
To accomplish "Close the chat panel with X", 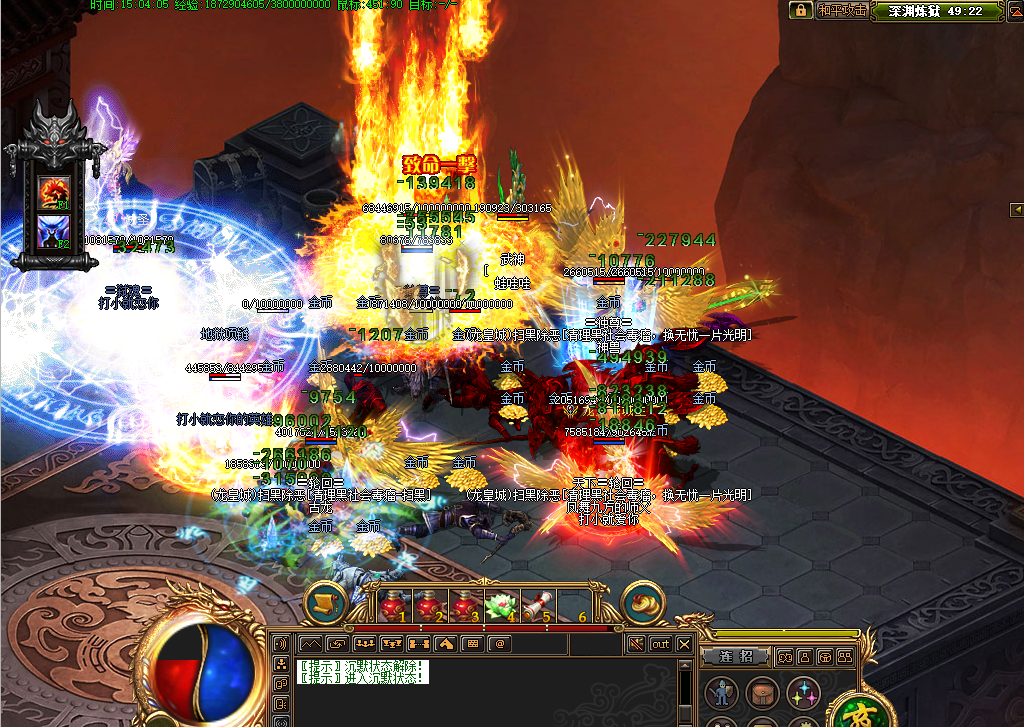I will 685,644.
